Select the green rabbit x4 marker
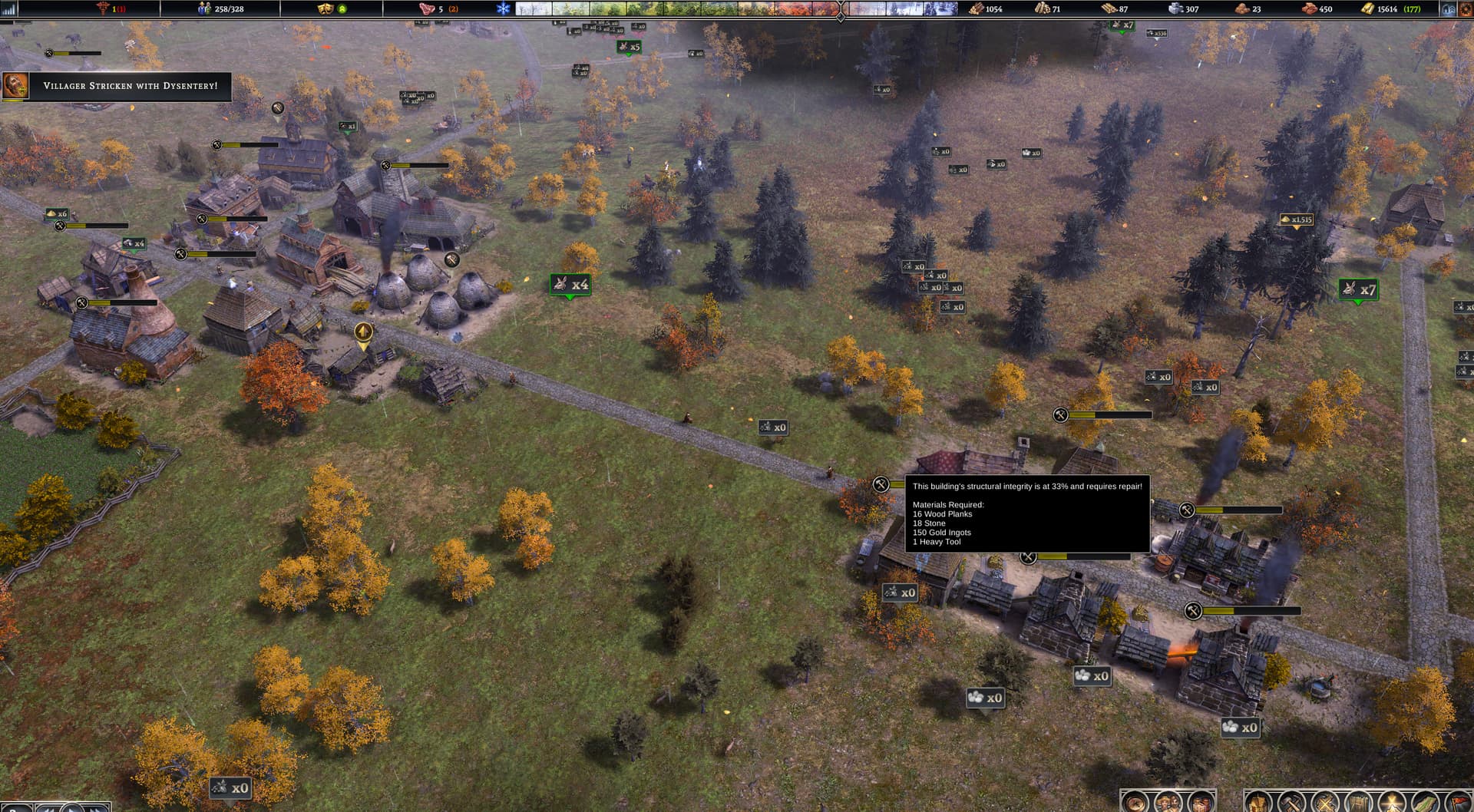1474x812 pixels. [x=570, y=285]
